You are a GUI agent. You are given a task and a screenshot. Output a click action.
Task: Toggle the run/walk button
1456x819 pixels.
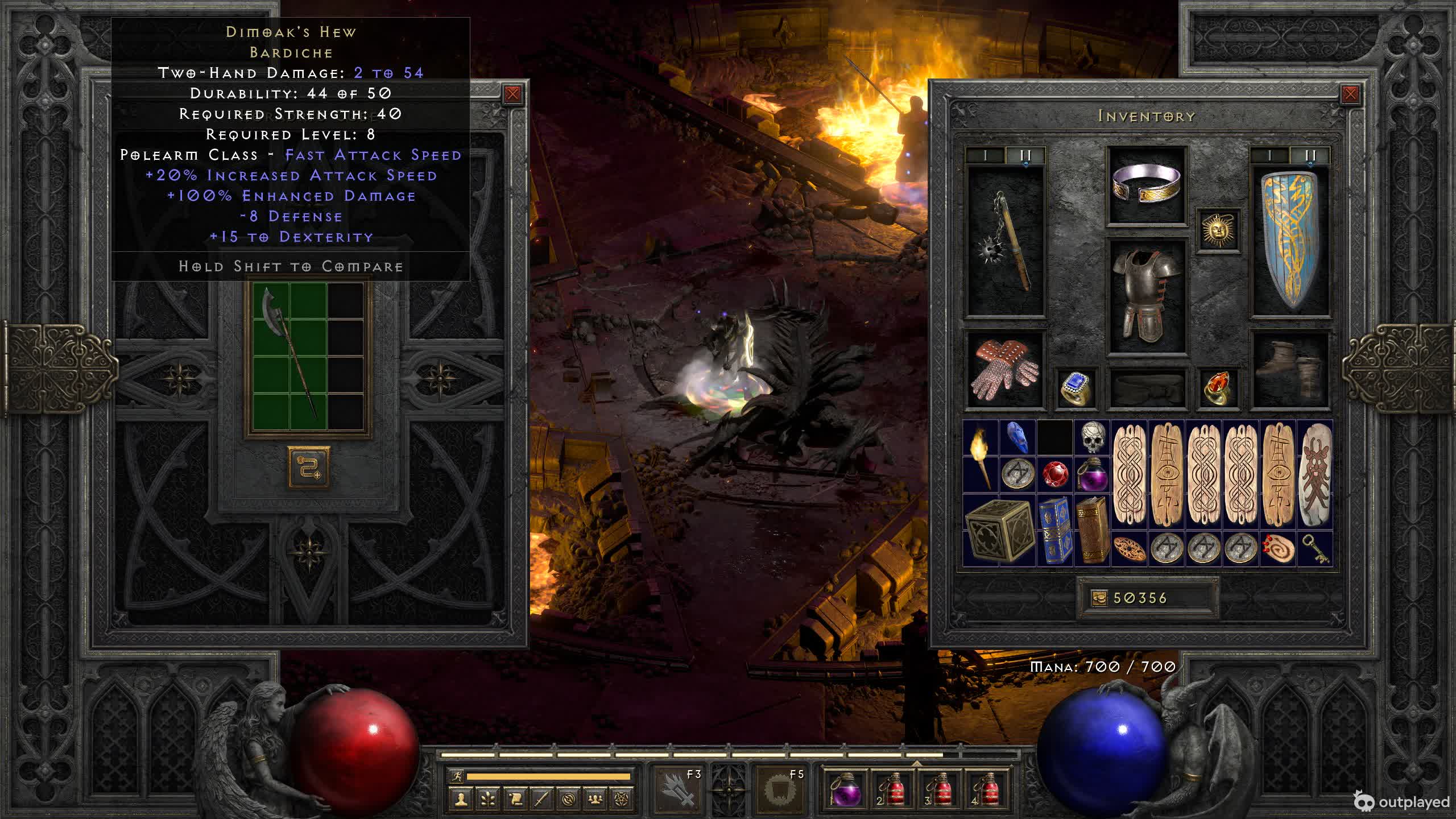pos(457,776)
